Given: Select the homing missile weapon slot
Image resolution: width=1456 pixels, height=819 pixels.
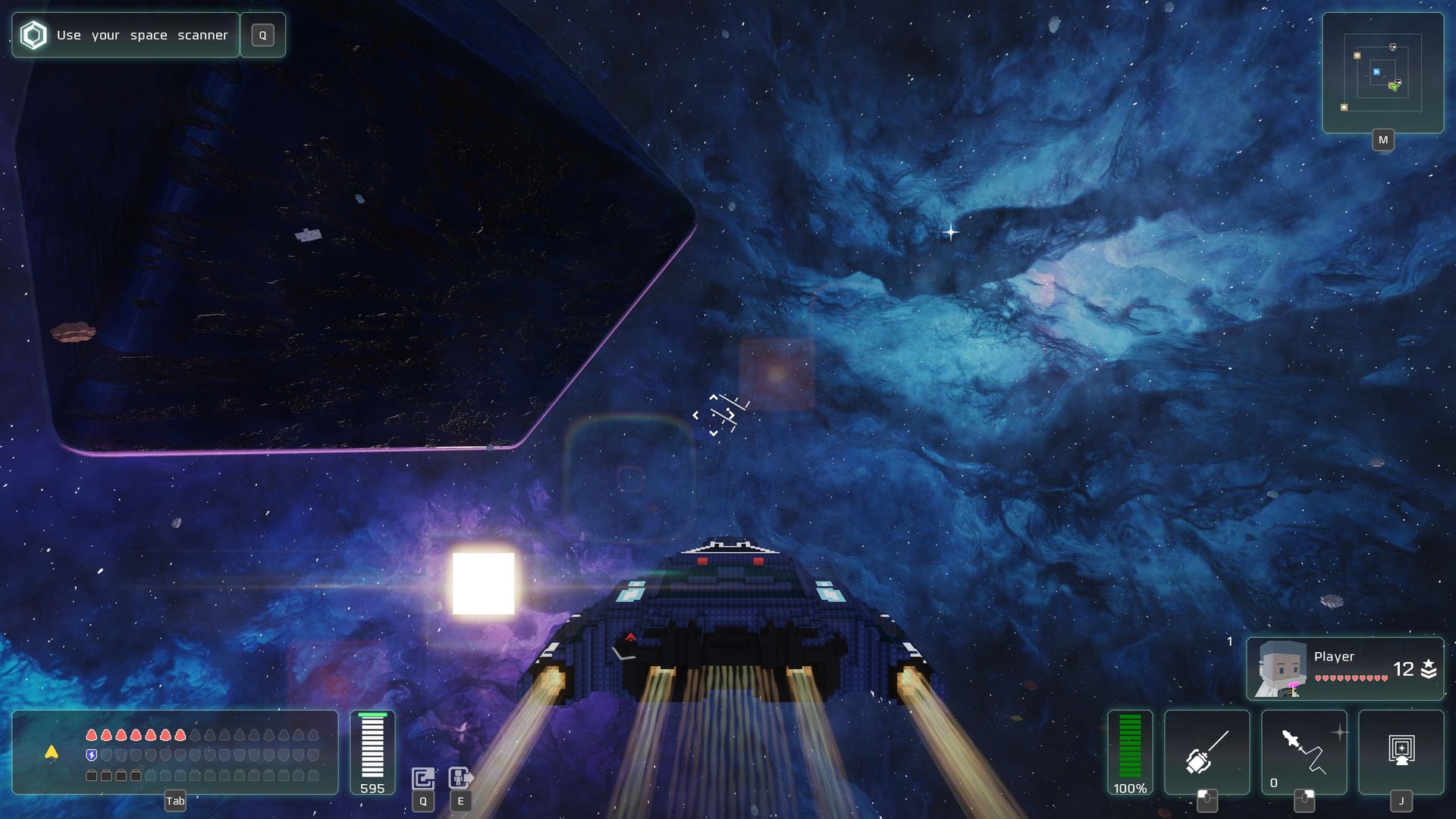Looking at the screenshot, I should (x=1304, y=752).
